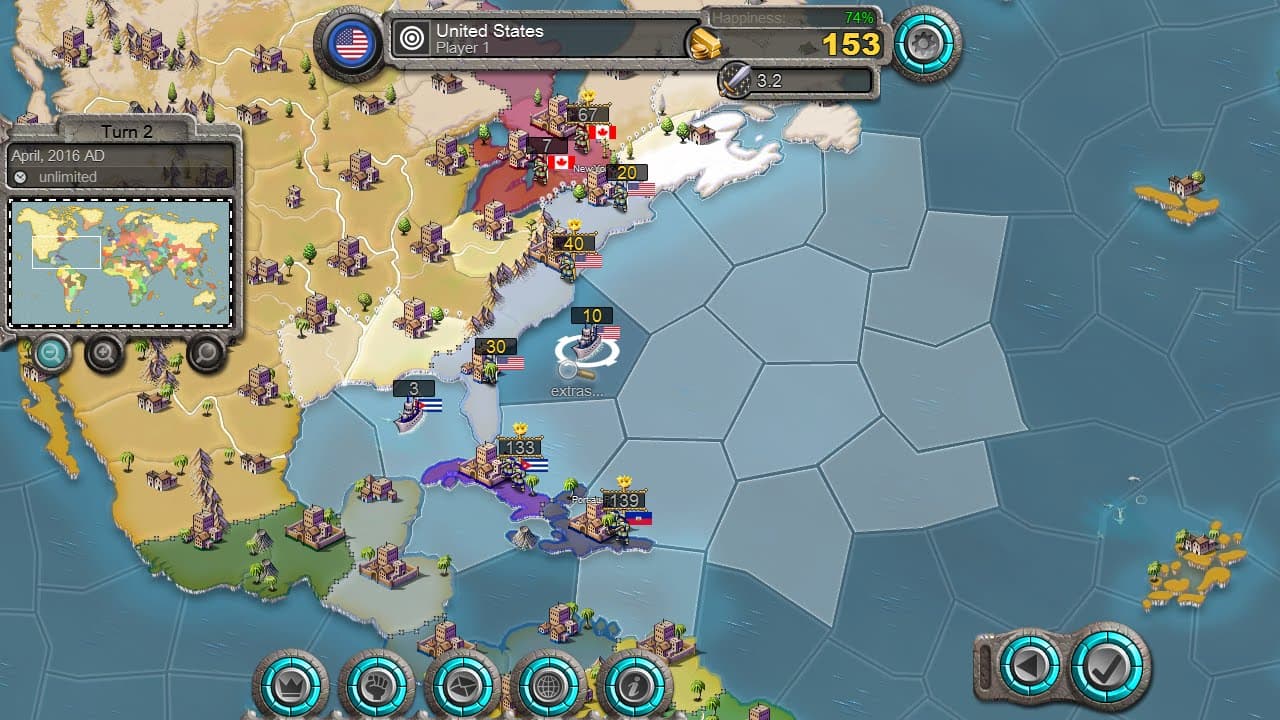Screen dimensions: 1280x720
Task: Enable zoom in with the plus magnifier
Action: coord(103,354)
